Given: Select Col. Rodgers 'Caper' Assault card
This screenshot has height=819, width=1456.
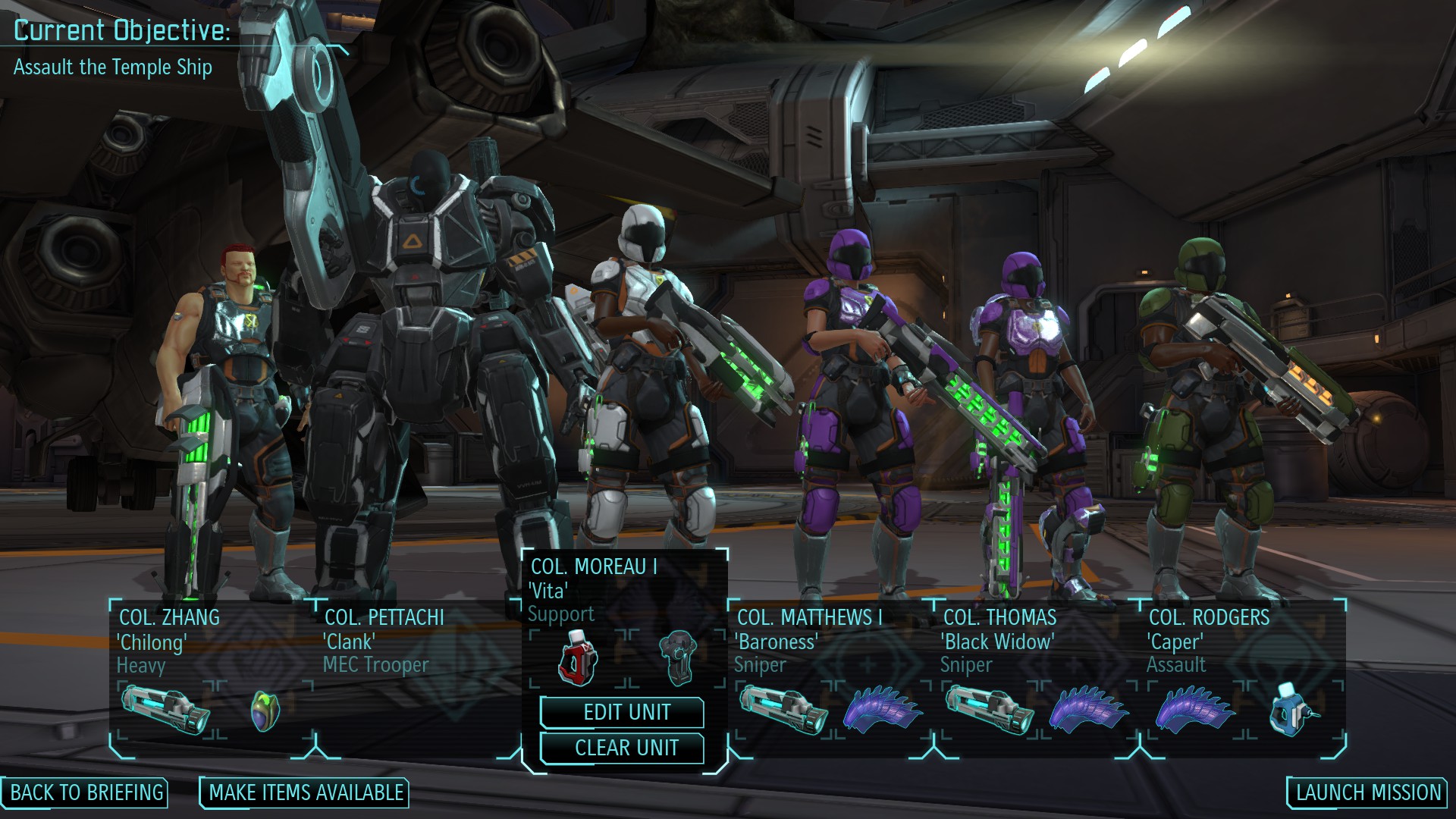Looking at the screenshot, I should (x=1209, y=642).
